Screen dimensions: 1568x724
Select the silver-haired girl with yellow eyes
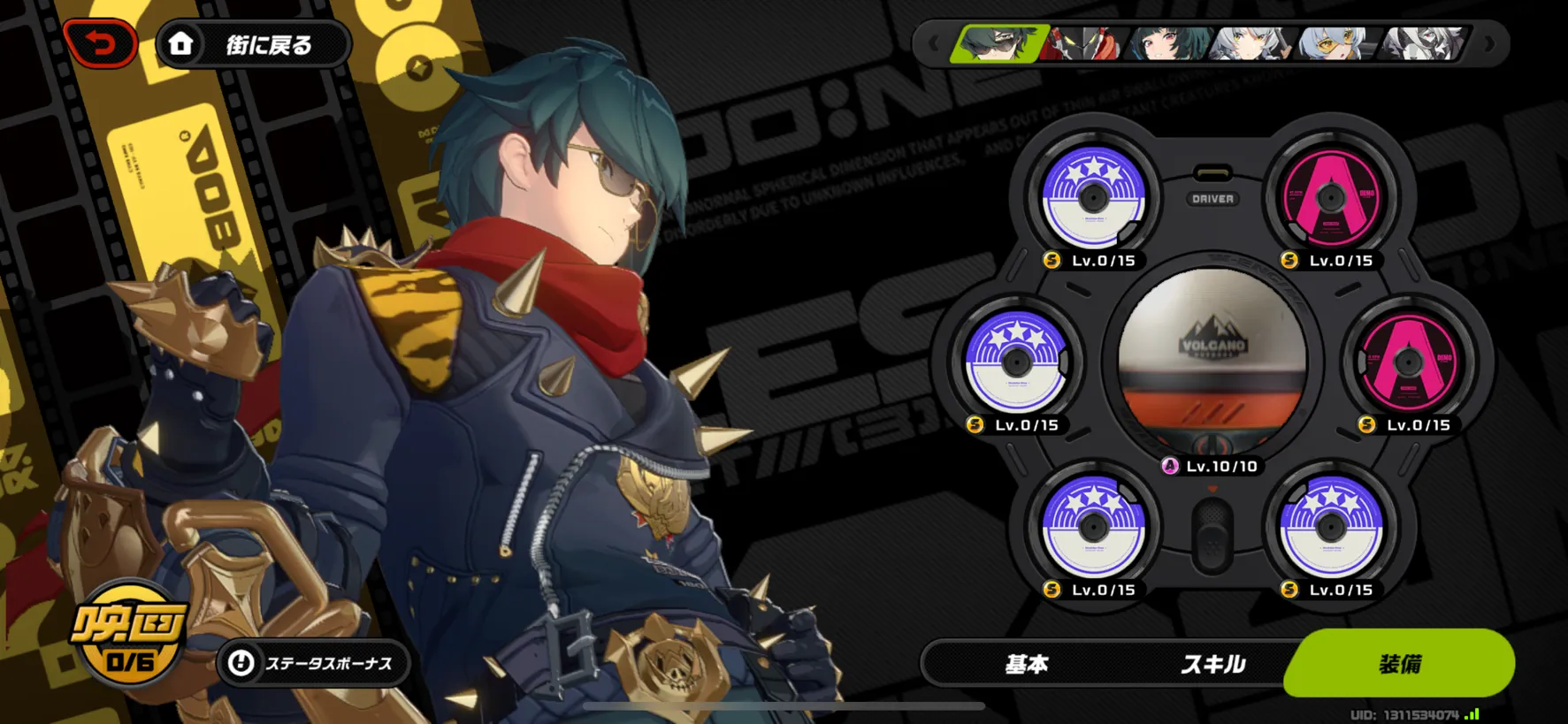(x=1250, y=43)
